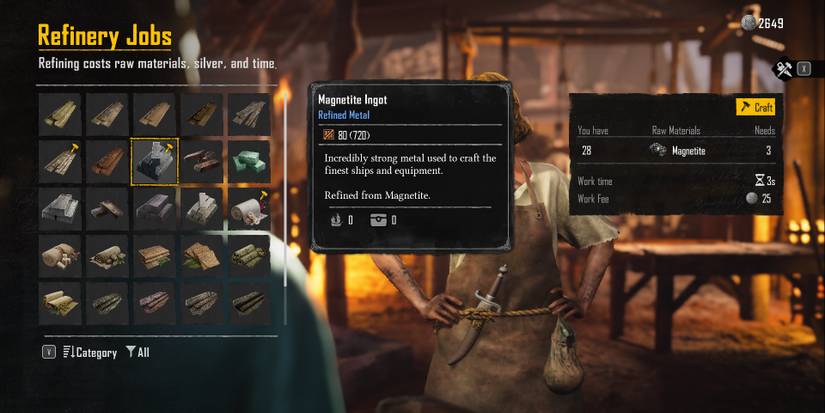Open the All filter
Image resolution: width=825 pixels, height=413 pixels.
(x=138, y=353)
